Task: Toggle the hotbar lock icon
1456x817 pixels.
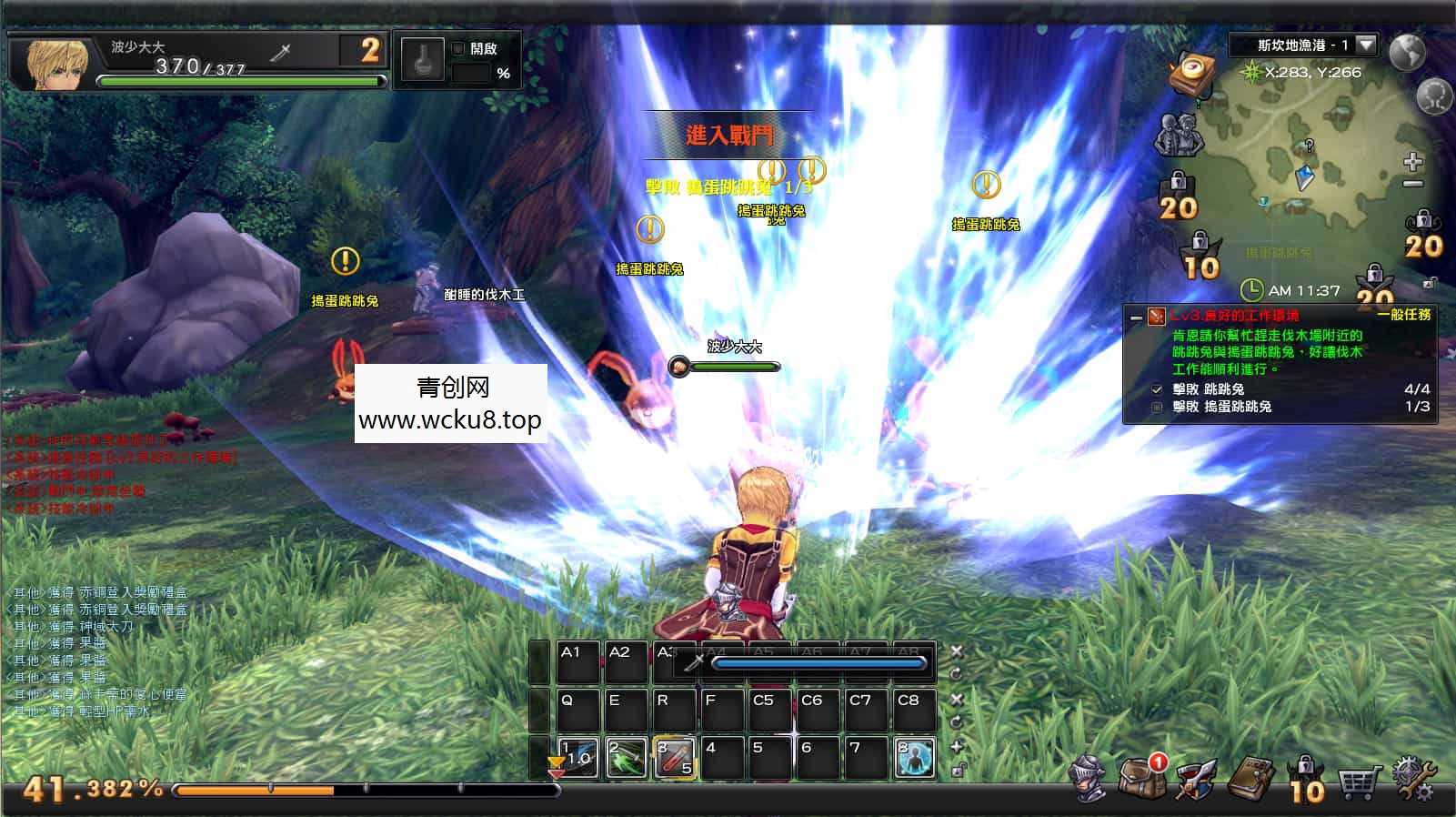Action: [x=958, y=771]
